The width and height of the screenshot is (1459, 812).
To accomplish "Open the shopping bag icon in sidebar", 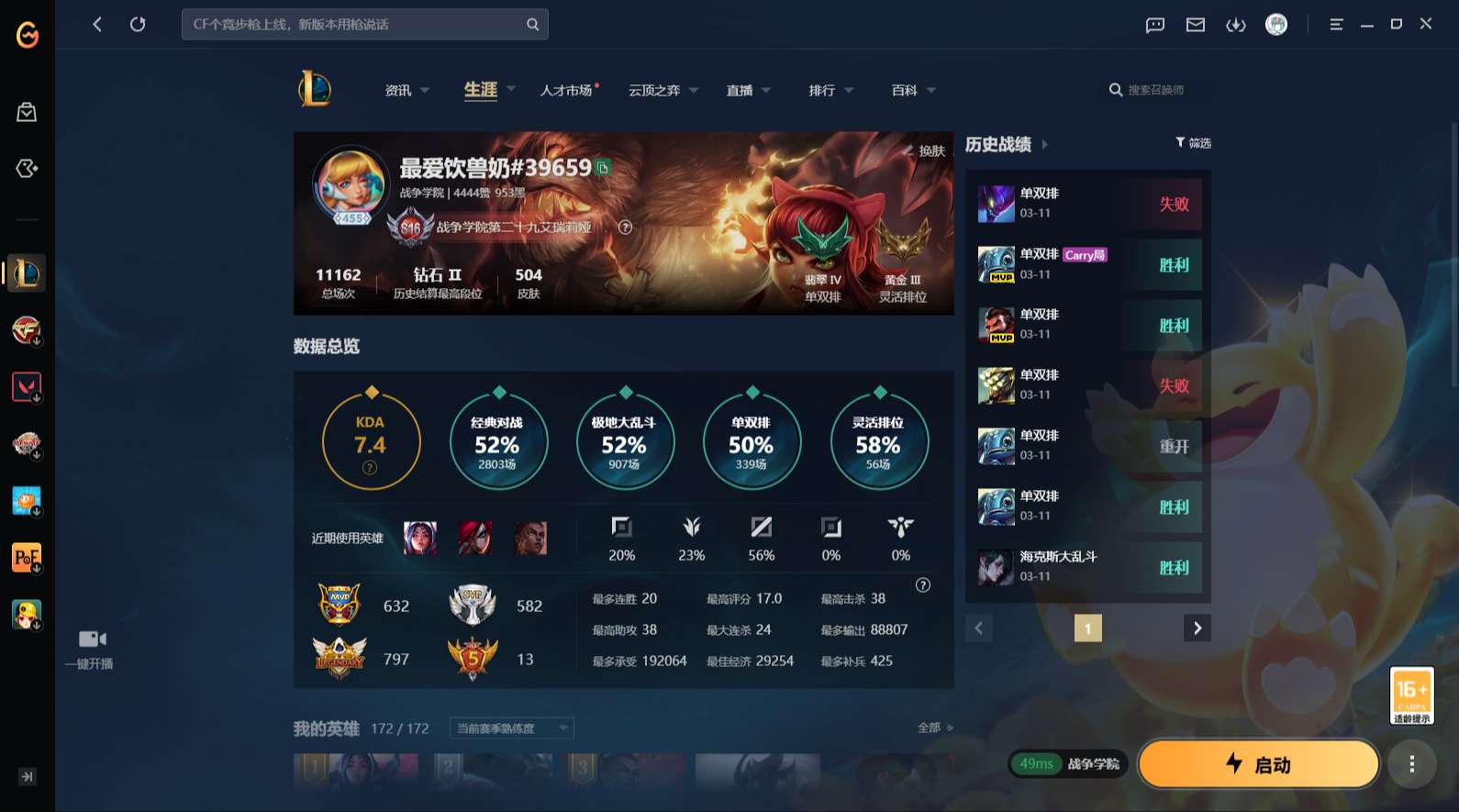I will tap(27, 111).
